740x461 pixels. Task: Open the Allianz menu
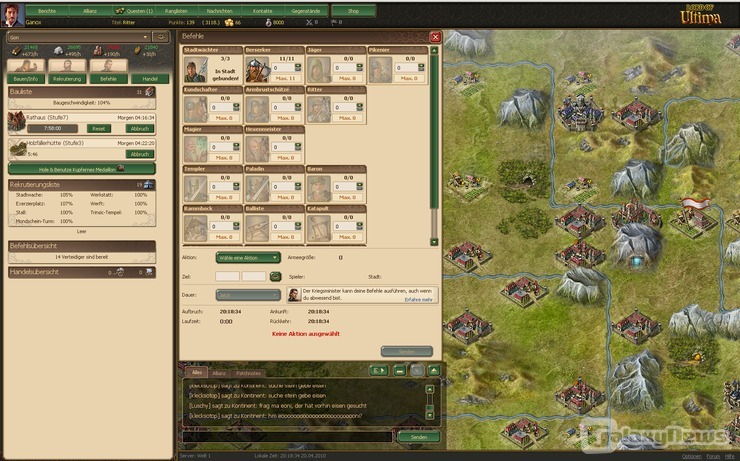pyautogui.click(x=90, y=10)
